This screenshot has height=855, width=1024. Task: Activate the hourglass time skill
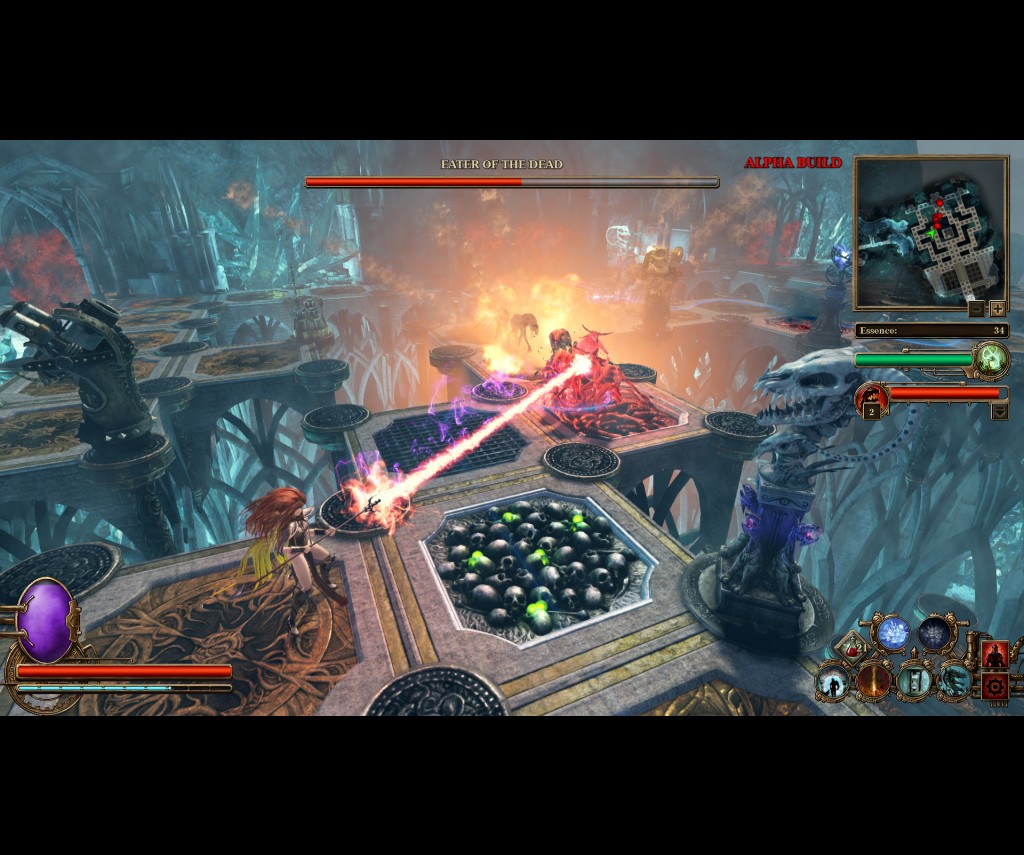point(914,682)
